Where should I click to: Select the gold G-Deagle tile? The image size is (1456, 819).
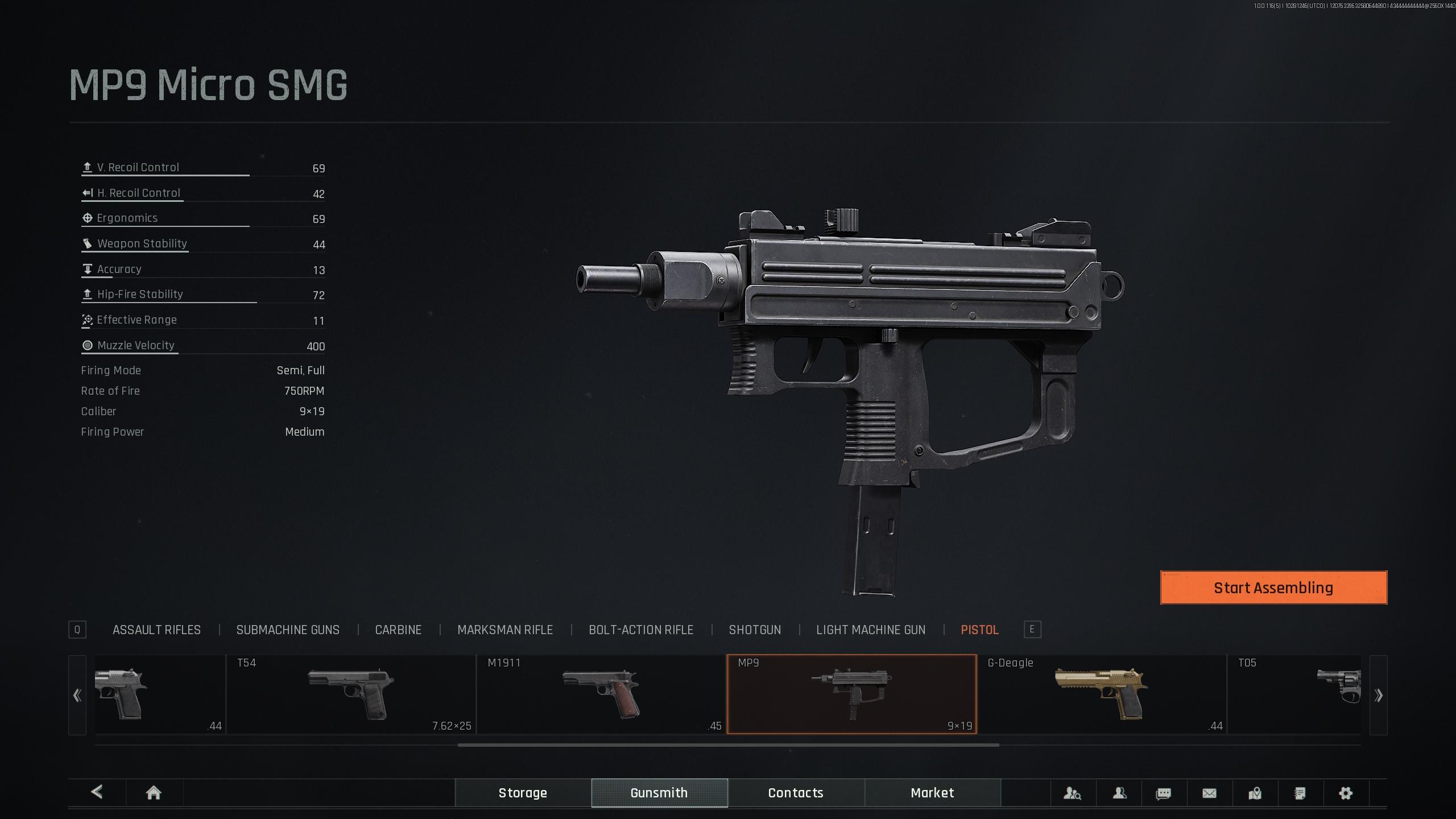click(x=1102, y=694)
